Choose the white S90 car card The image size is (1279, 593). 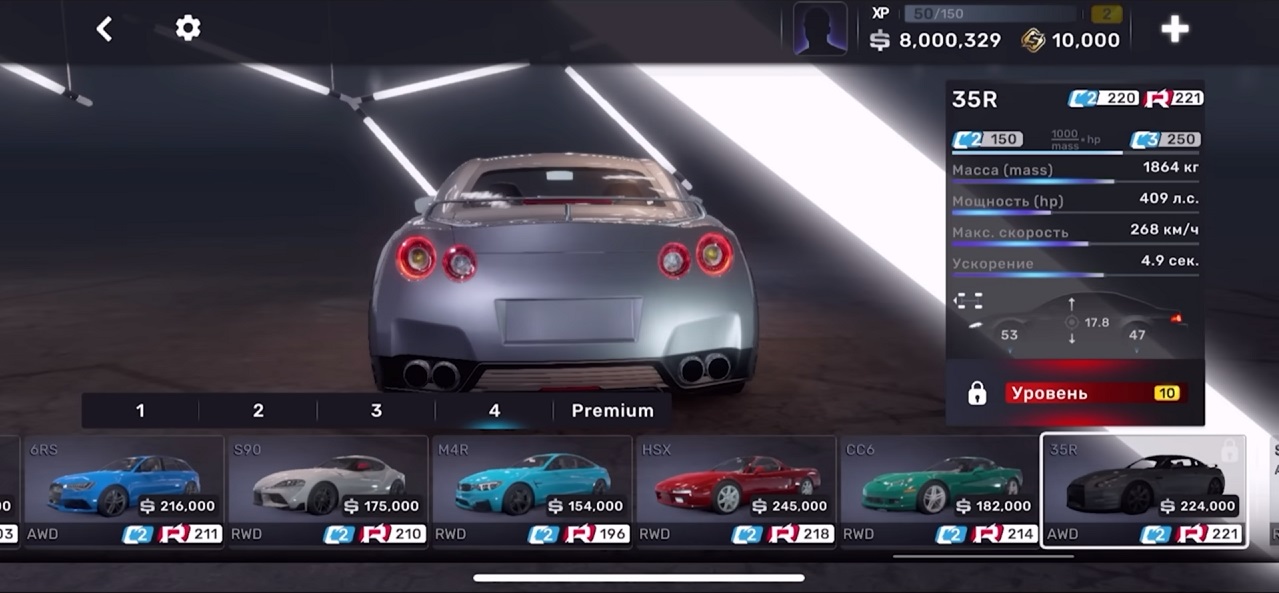click(329, 490)
